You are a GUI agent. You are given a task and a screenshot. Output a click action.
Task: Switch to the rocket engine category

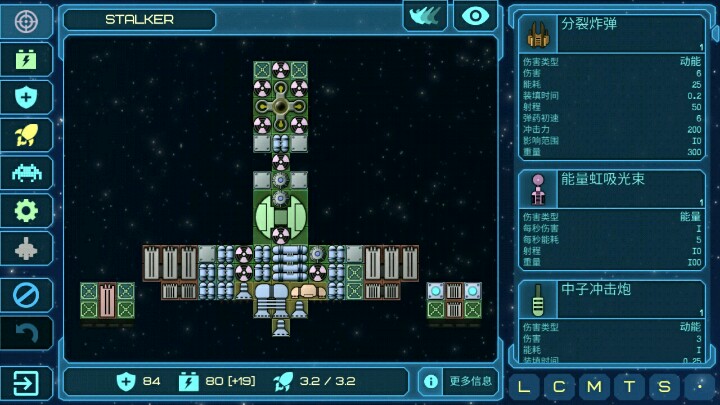coord(26,135)
